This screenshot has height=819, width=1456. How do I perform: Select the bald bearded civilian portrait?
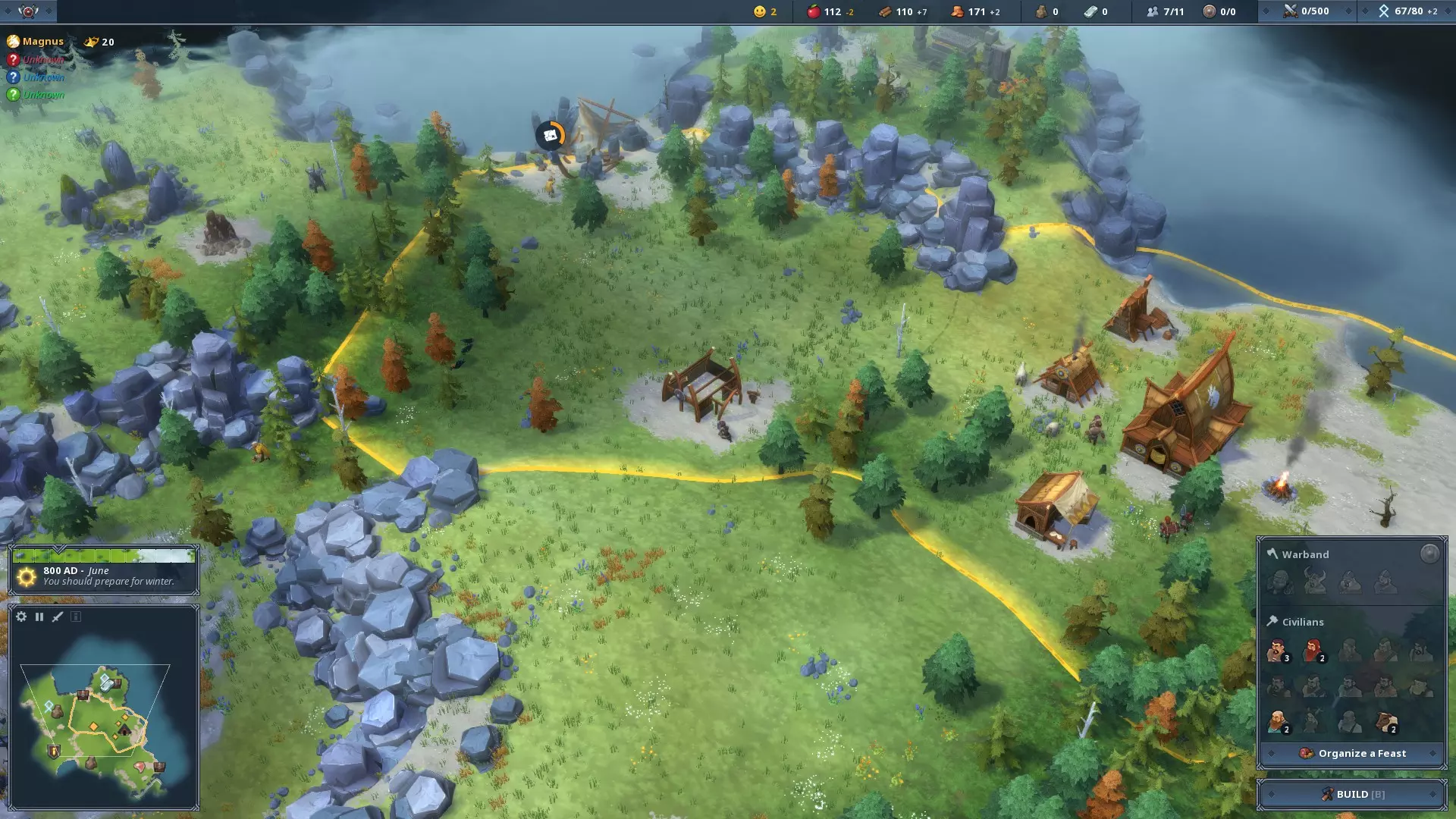[1278, 720]
